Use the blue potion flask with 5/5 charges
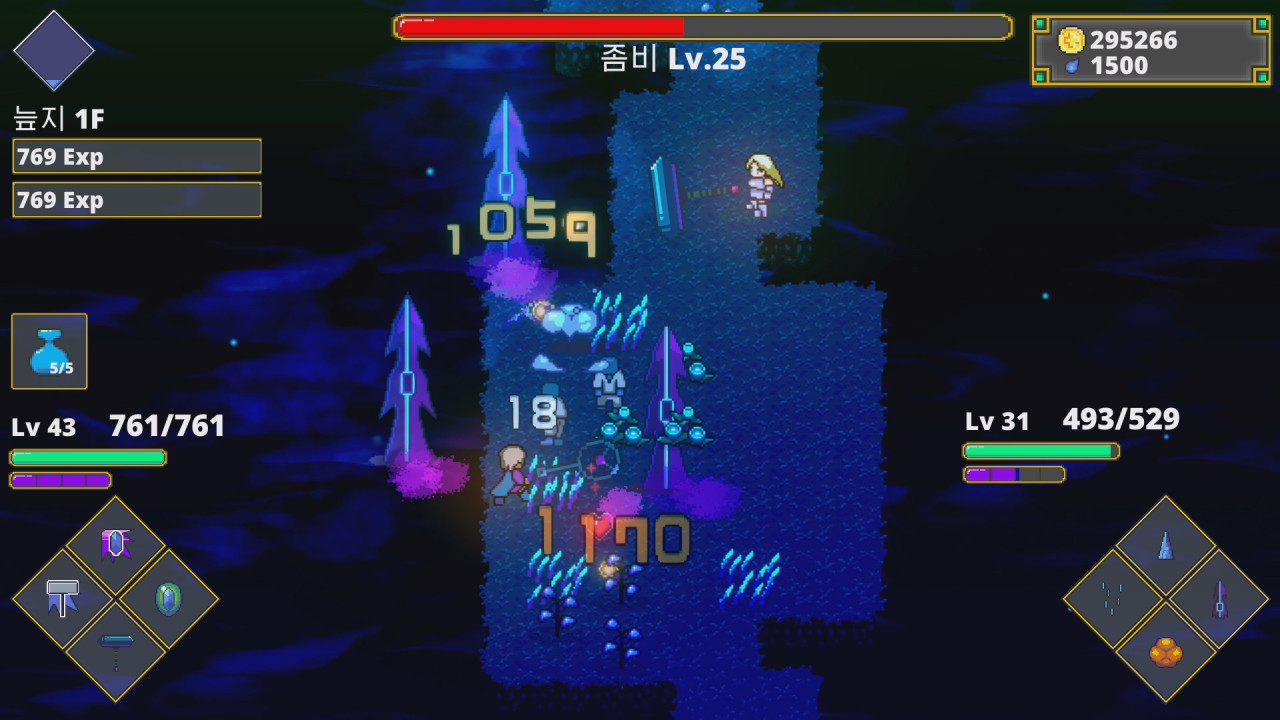The width and height of the screenshot is (1280, 720). coord(48,350)
